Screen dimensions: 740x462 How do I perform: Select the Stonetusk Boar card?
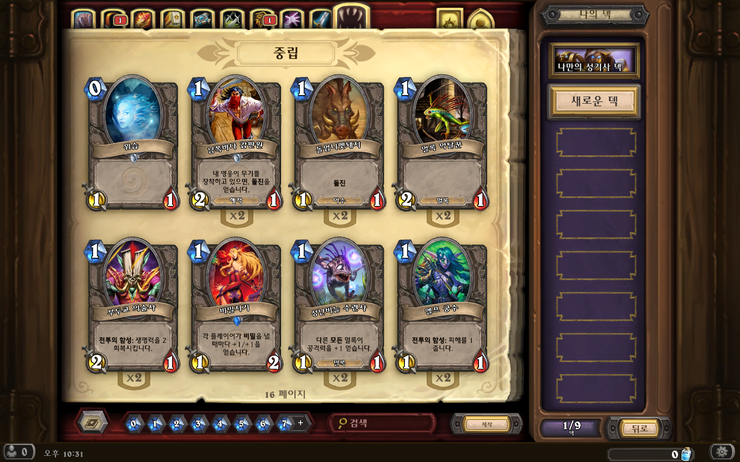[339, 144]
